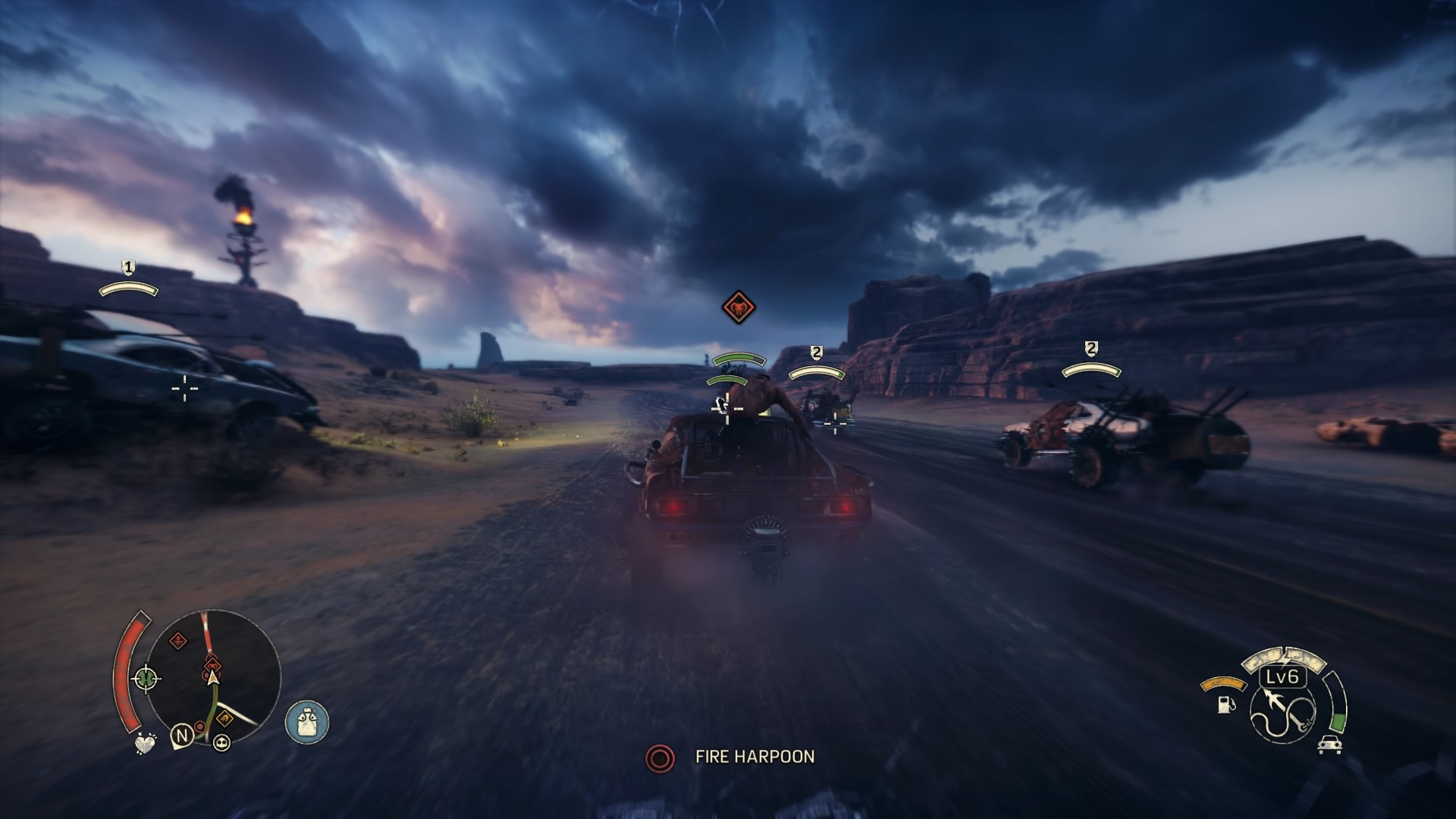Select the car condition icon
This screenshot has width=1456, height=819.
(x=1329, y=744)
